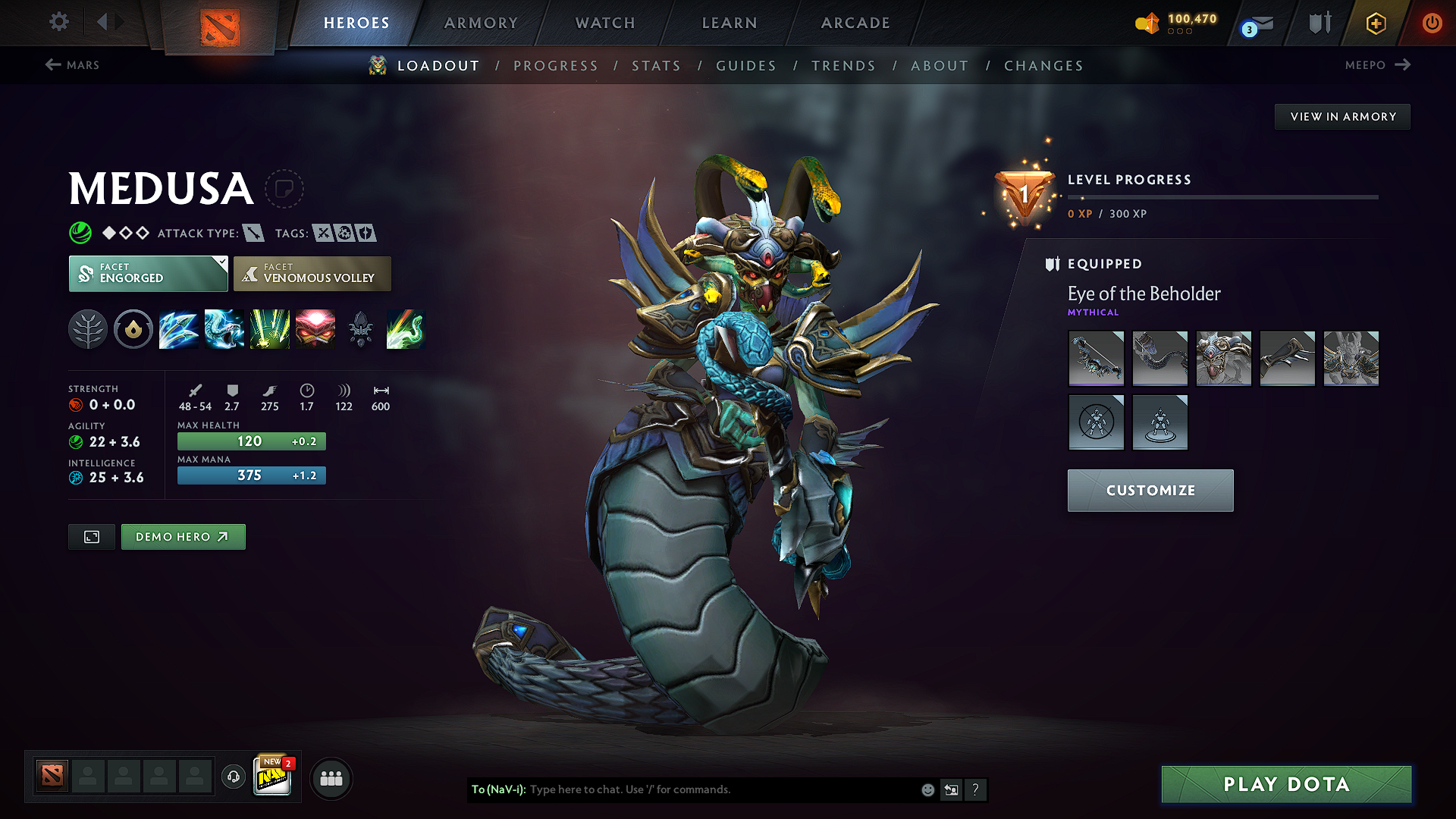This screenshot has height=819, width=1456.
Task: Select the Split Shot ability icon
Action: pyautogui.click(x=179, y=329)
